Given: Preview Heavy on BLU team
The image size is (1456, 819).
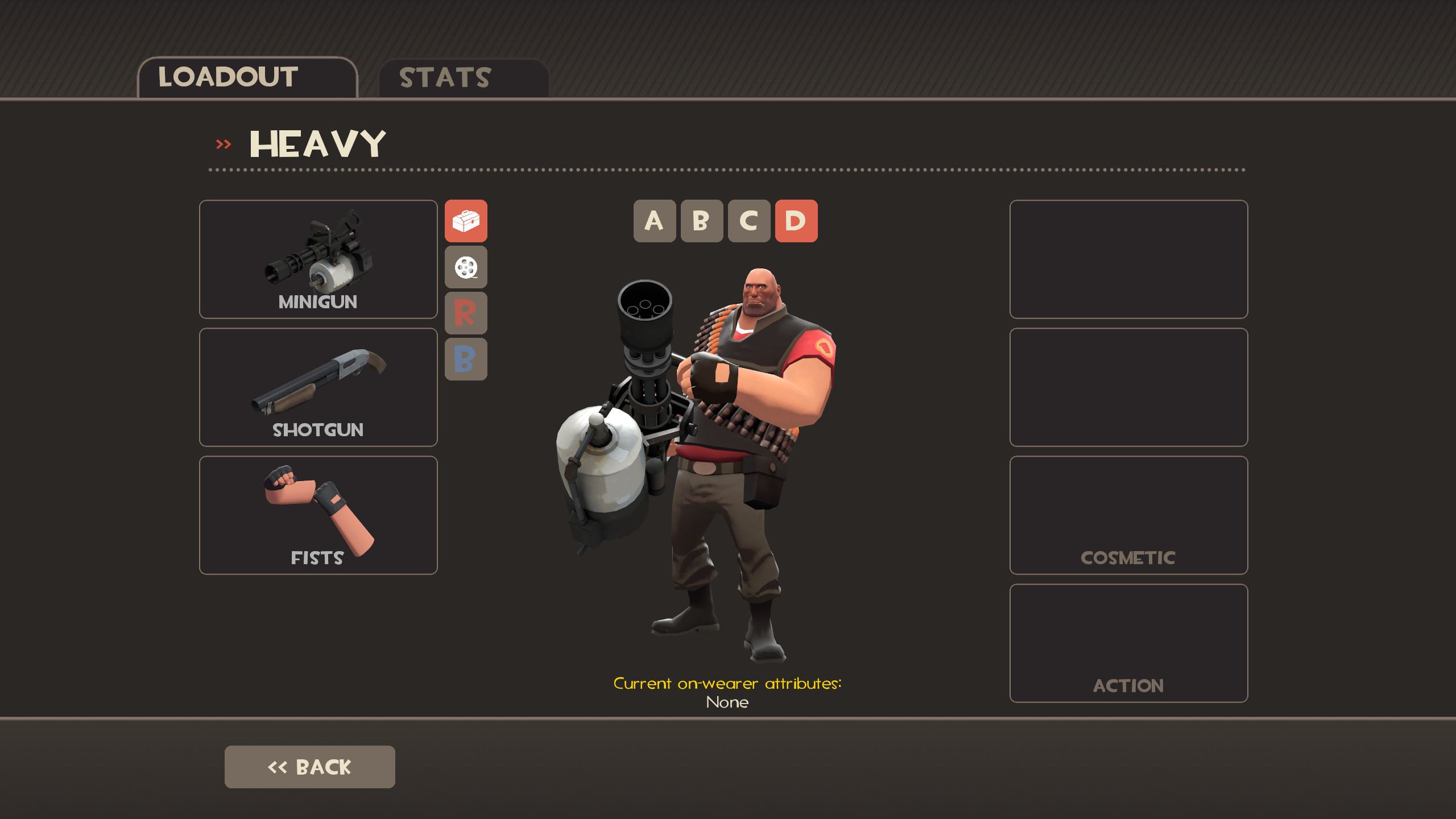Looking at the screenshot, I should click(466, 360).
